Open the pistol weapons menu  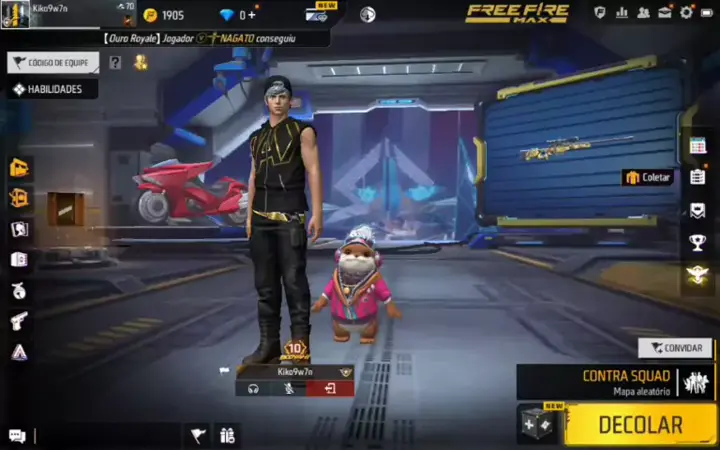pyautogui.click(x=19, y=320)
